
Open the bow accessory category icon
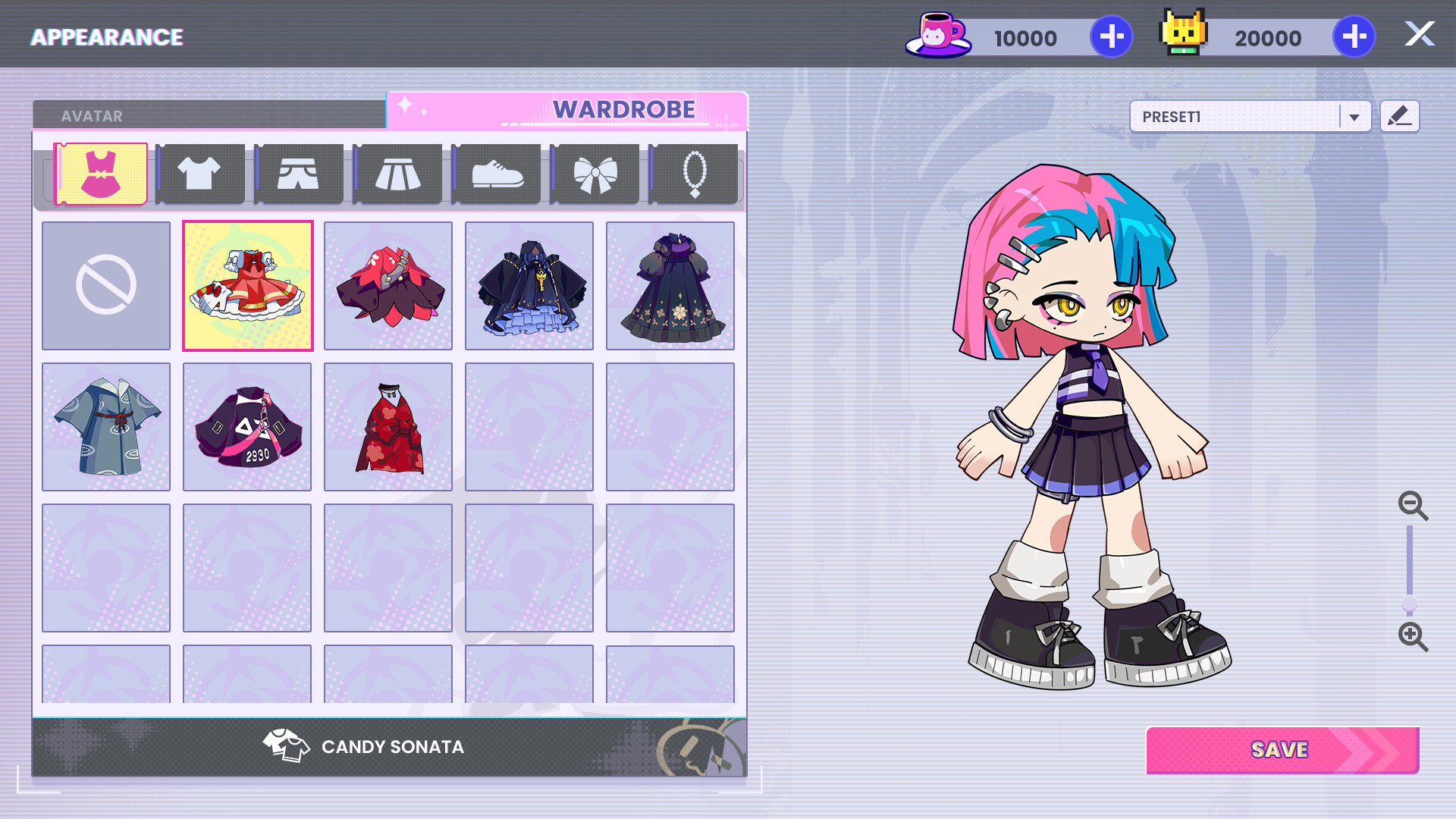pyautogui.click(x=595, y=173)
